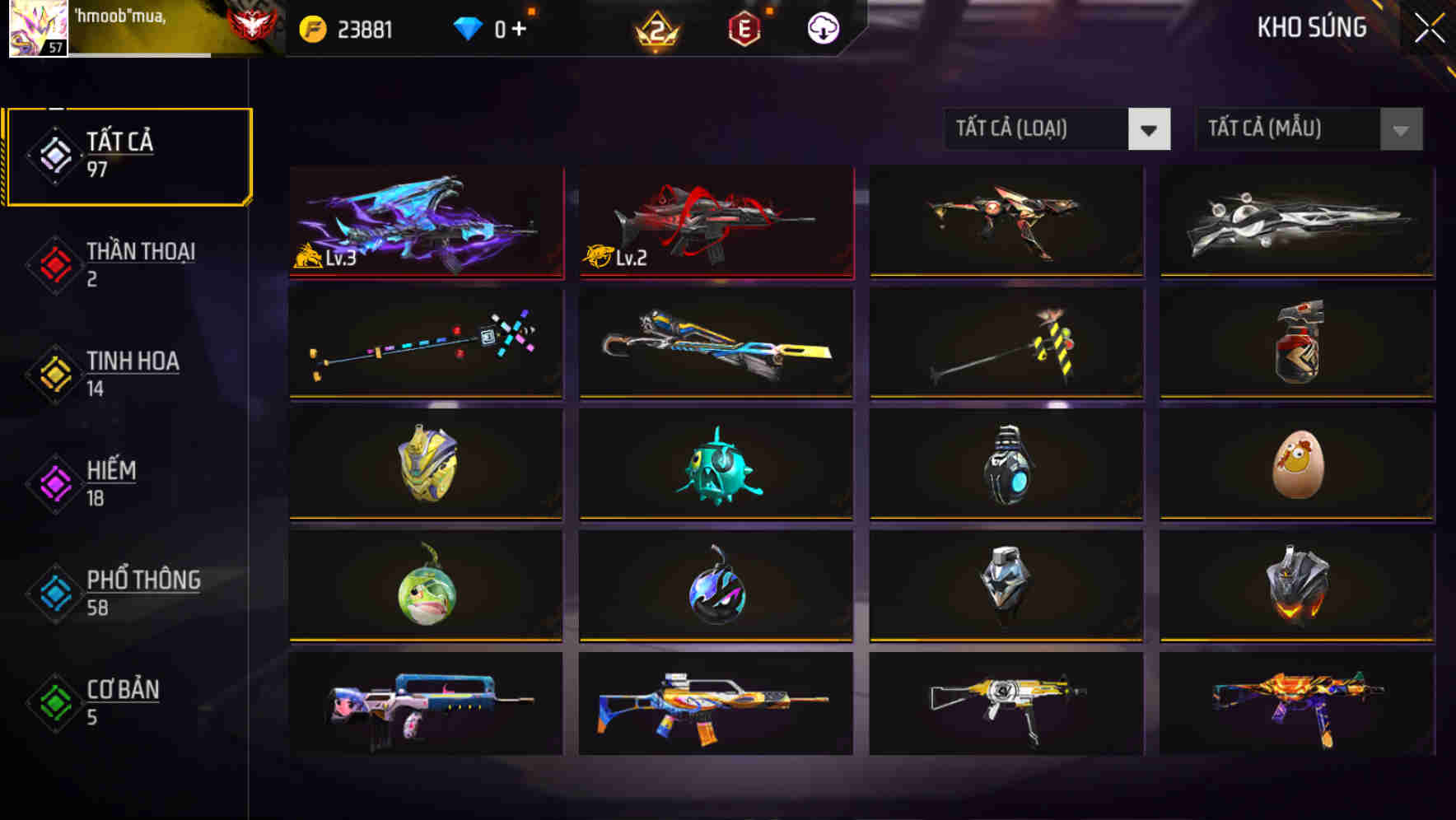Viewport: 1456px width, 820px height.
Task: Select the Lv.3 purple dragon weapon thumbnail
Action: [425, 222]
